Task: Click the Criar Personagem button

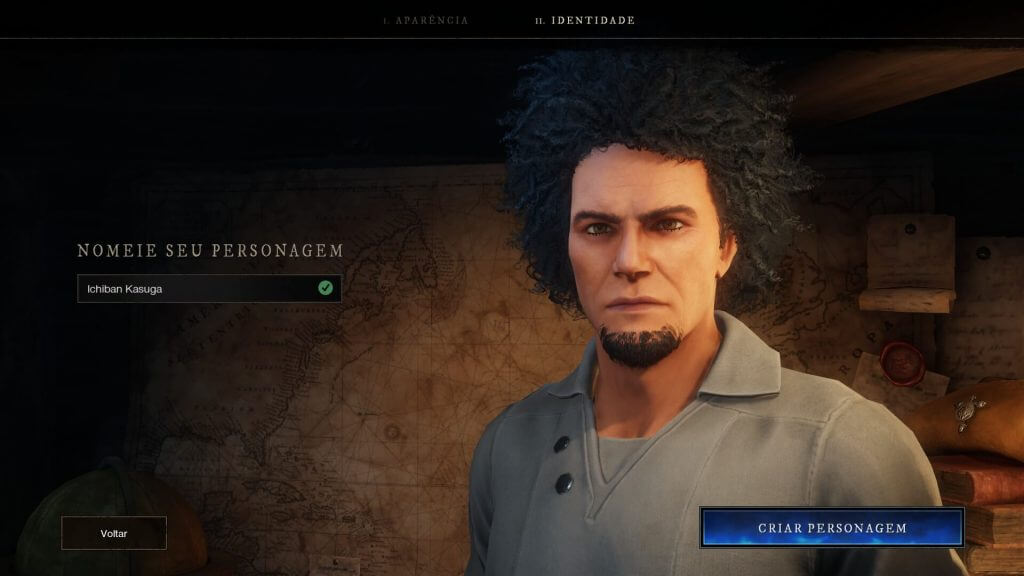Action: point(831,528)
